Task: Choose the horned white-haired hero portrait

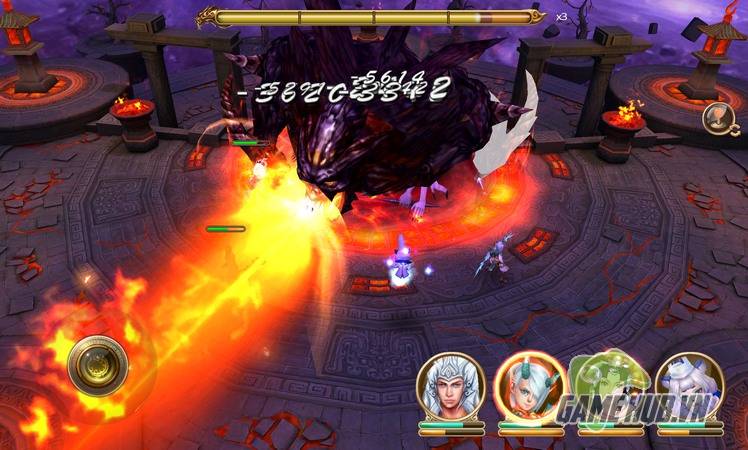Action: 529,387
